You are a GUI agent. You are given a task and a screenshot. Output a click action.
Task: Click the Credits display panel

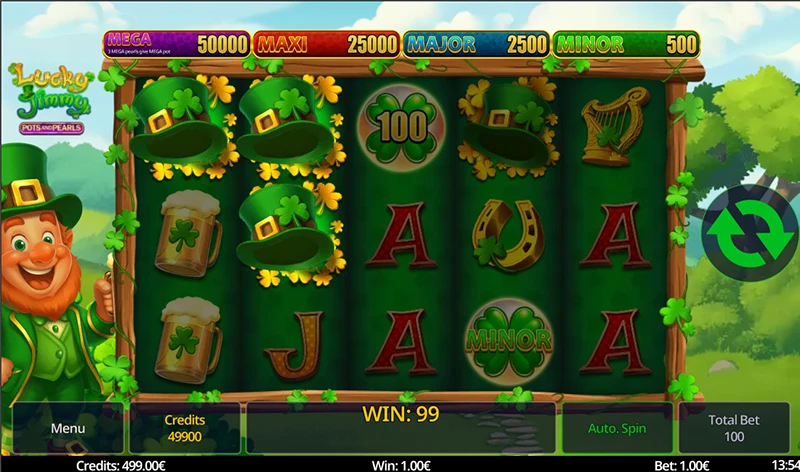pos(184,429)
